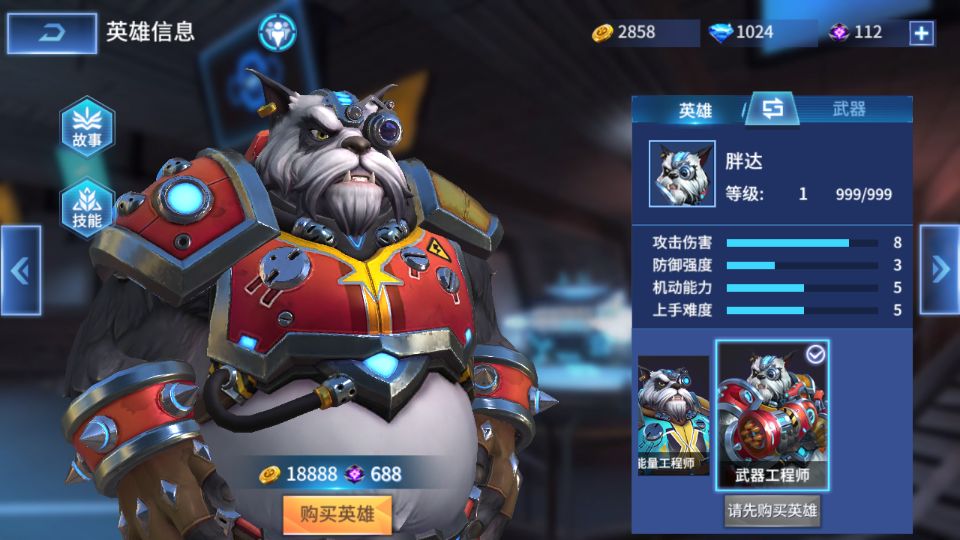
Task: Switch to the 英雄 tab
Action: [x=695, y=110]
